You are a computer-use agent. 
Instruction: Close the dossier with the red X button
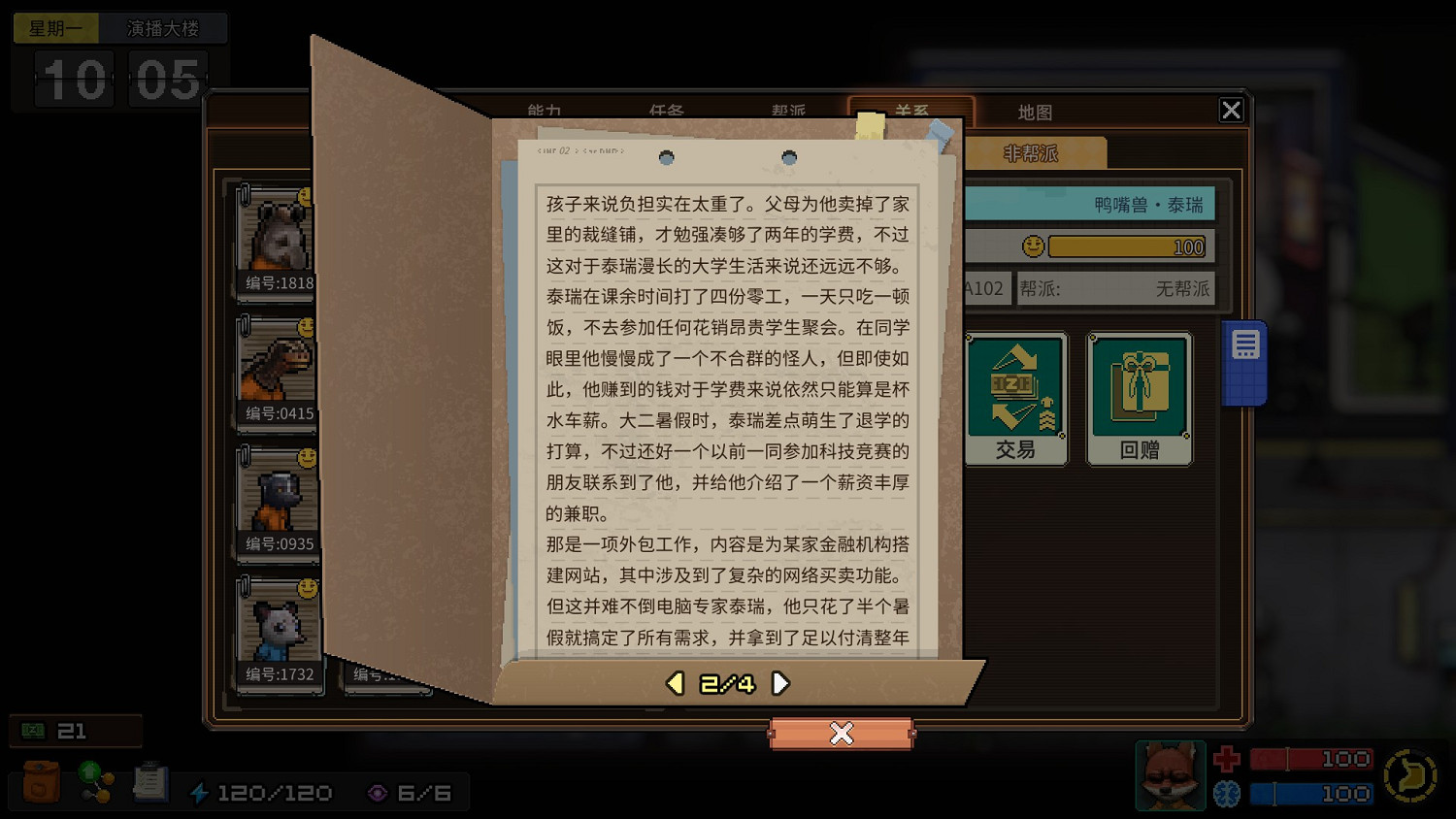click(x=842, y=735)
